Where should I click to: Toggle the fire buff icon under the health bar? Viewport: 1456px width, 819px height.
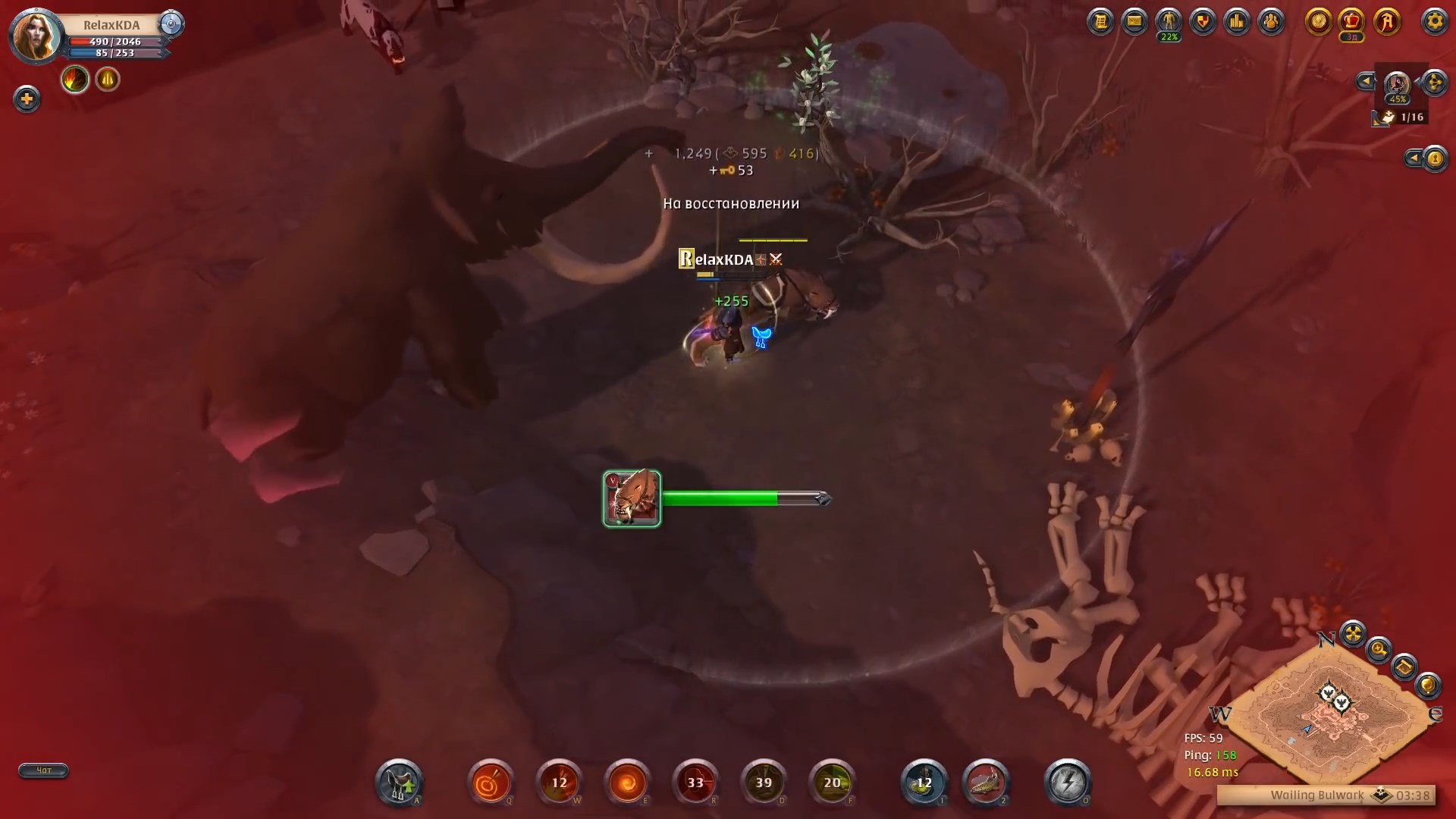pos(74,79)
